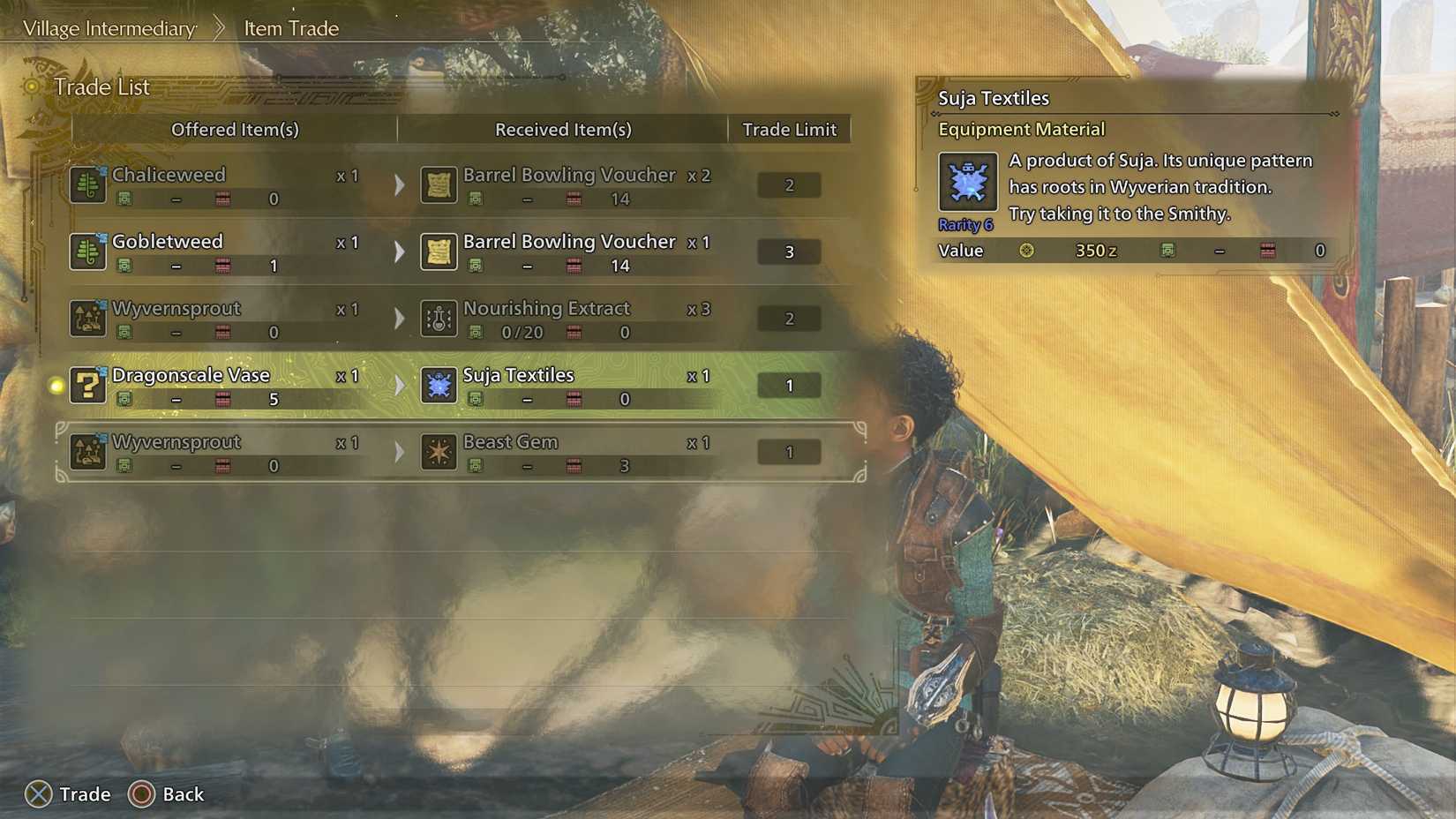Click the Trade Limit counter for Beast Gem

pyautogui.click(x=788, y=452)
